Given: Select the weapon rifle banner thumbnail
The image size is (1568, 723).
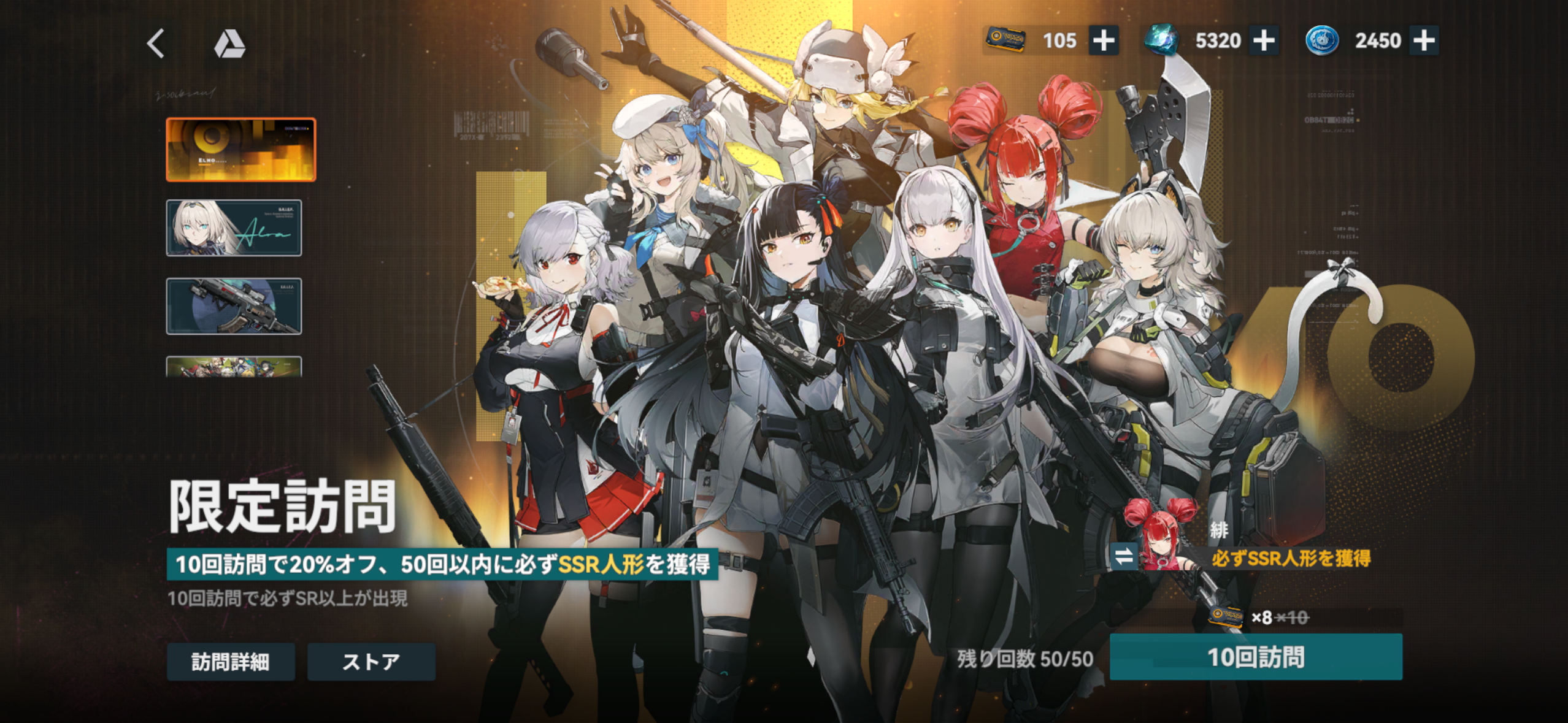Looking at the screenshot, I should (x=234, y=306).
